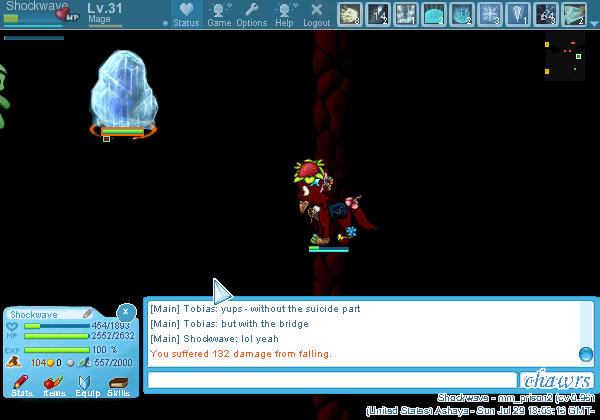Open the Skills book
Image resolution: width=600 pixels, height=420 pixels.
[119, 383]
